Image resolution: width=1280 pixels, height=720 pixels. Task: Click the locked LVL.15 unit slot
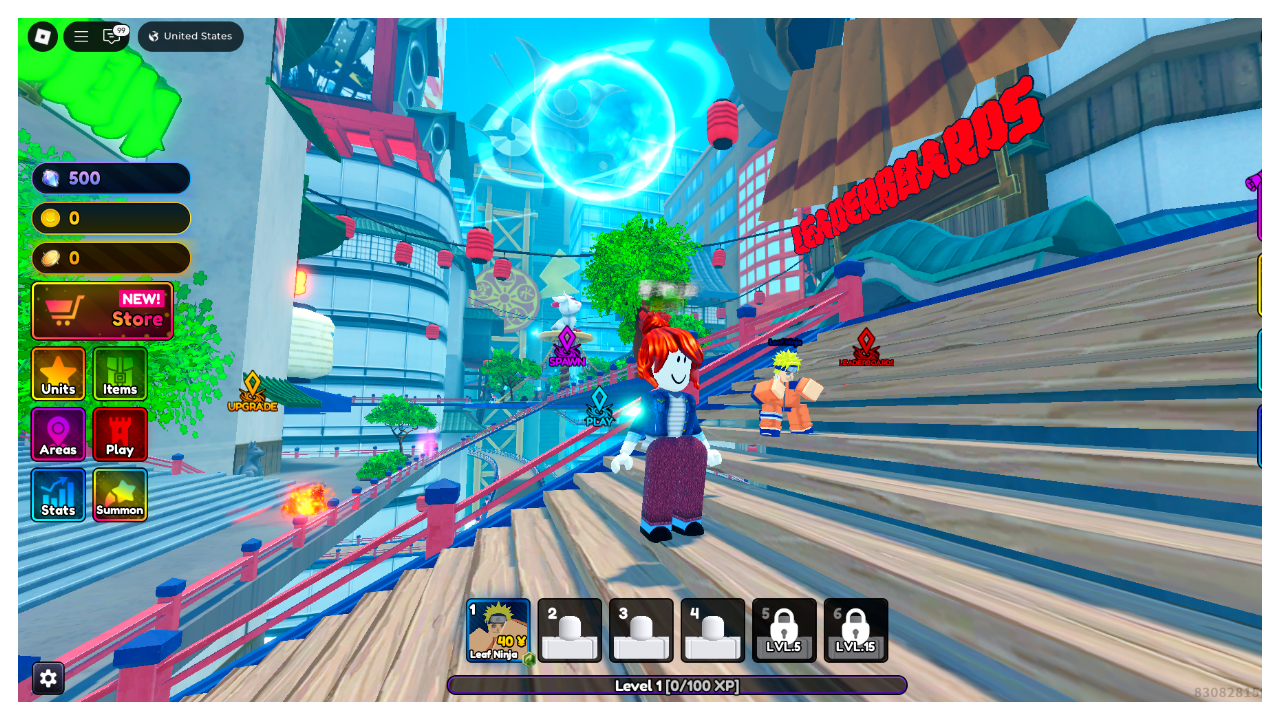(x=855, y=630)
